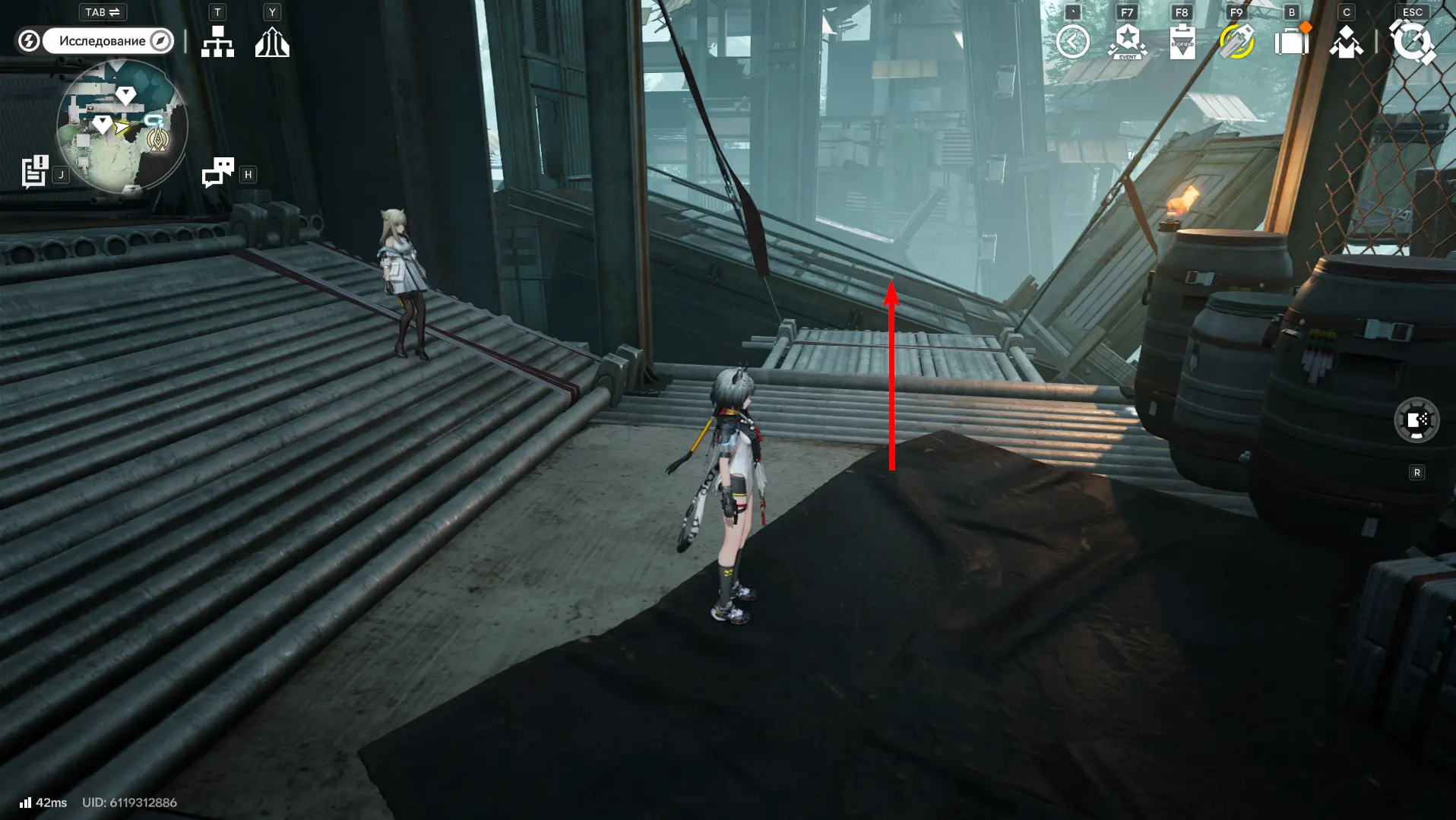Open the operator character menu icon
This screenshot has height=820, width=1456.
click(x=1346, y=42)
